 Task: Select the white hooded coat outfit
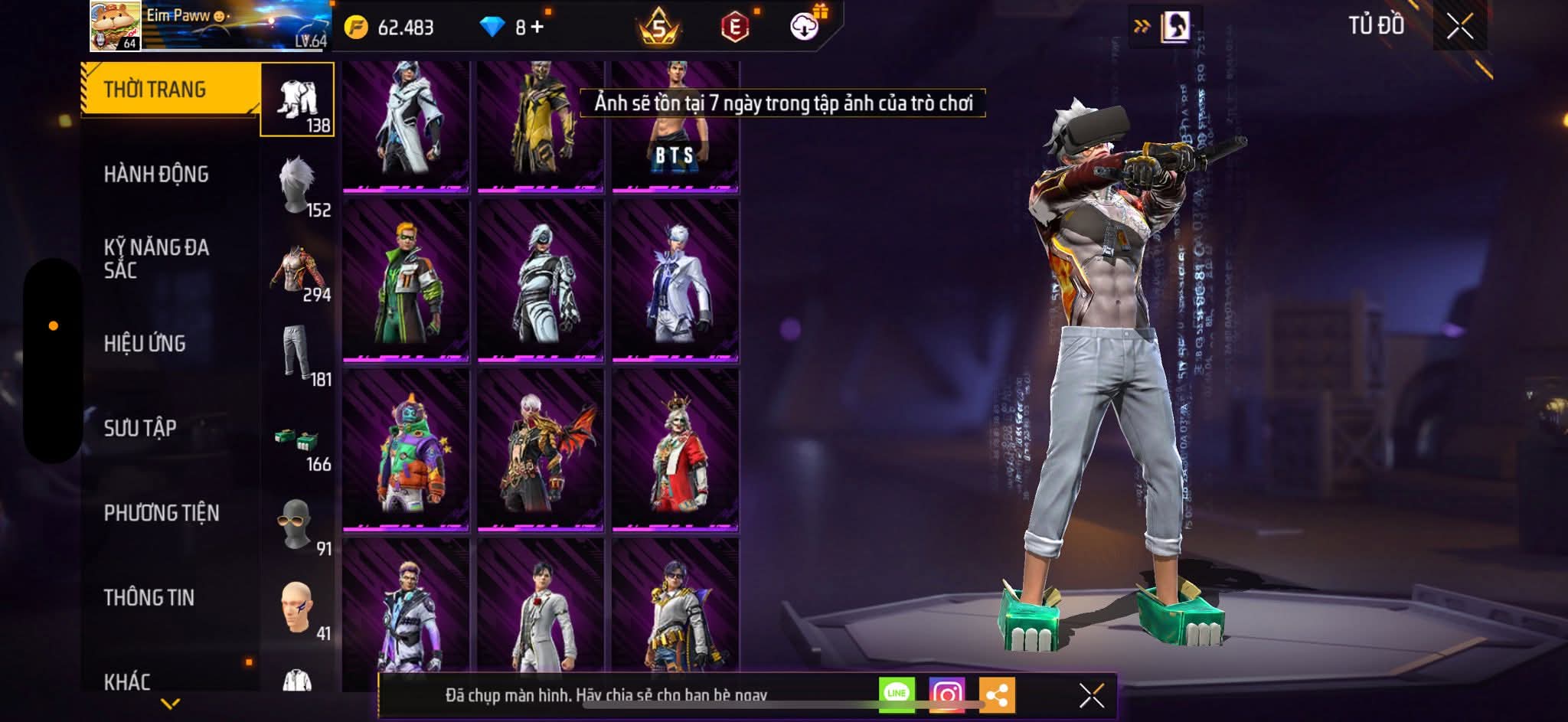(406, 126)
